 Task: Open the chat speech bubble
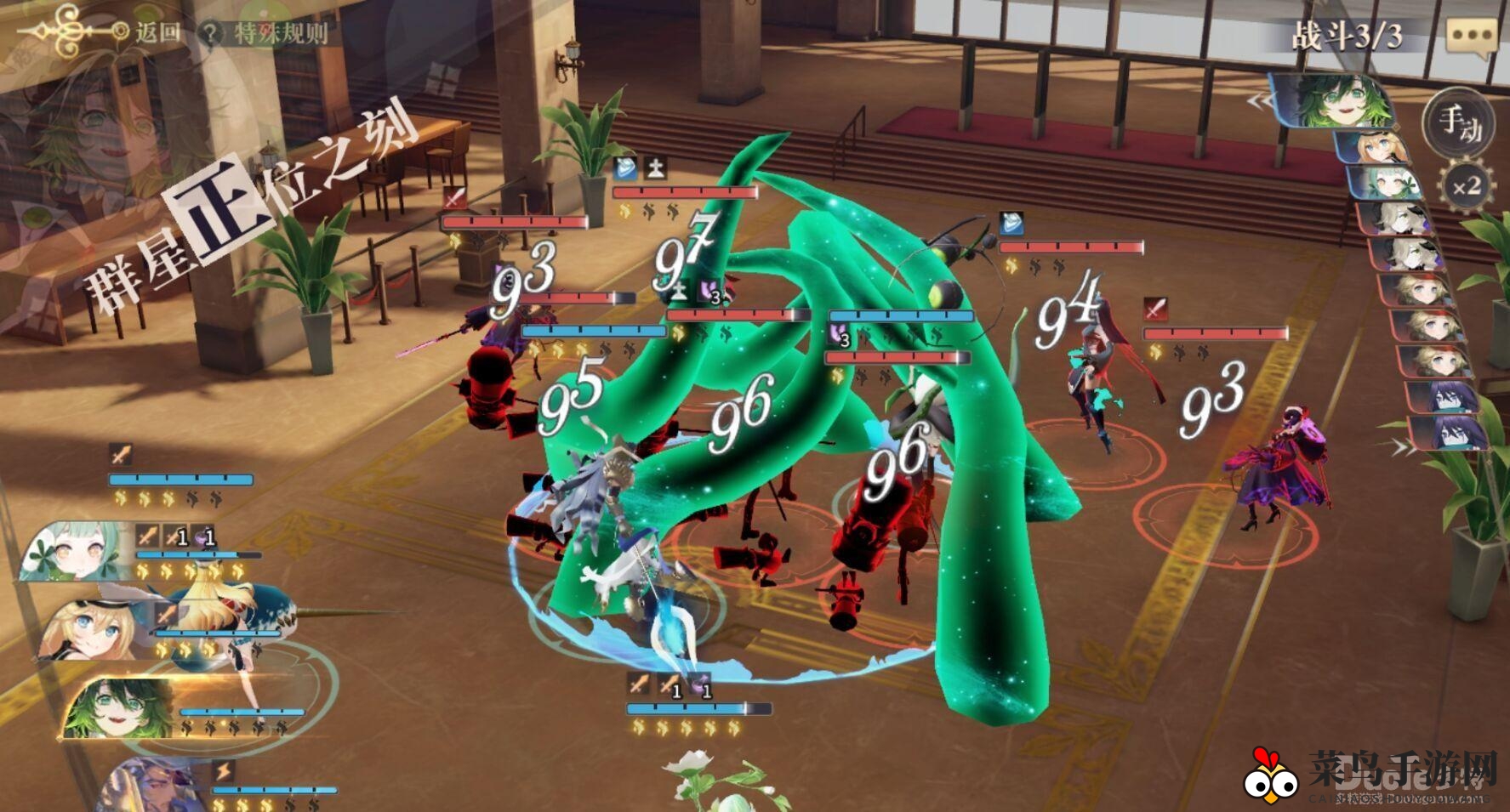(x=1471, y=37)
